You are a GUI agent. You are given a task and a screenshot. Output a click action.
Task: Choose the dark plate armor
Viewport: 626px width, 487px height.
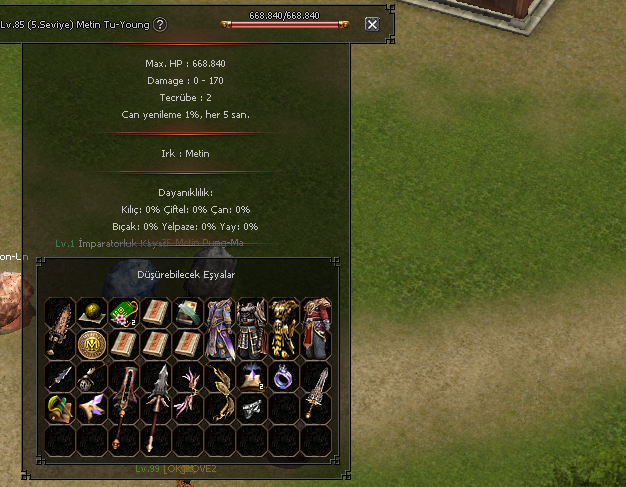click(x=251, y=328)
